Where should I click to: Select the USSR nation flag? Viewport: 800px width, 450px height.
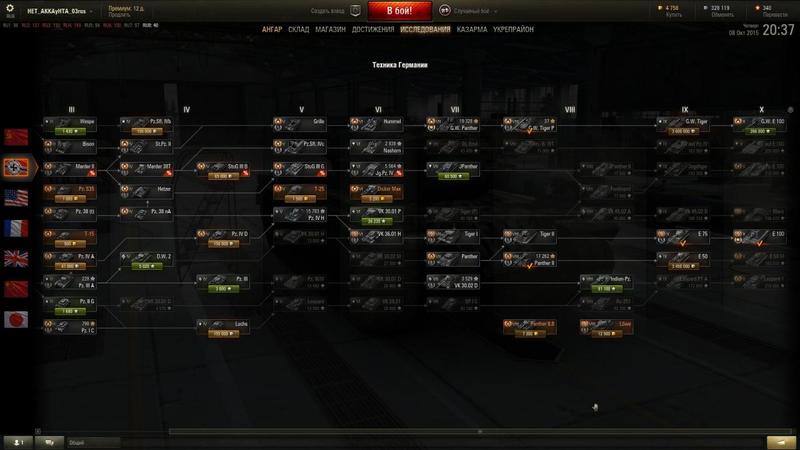tap(17, 136)
